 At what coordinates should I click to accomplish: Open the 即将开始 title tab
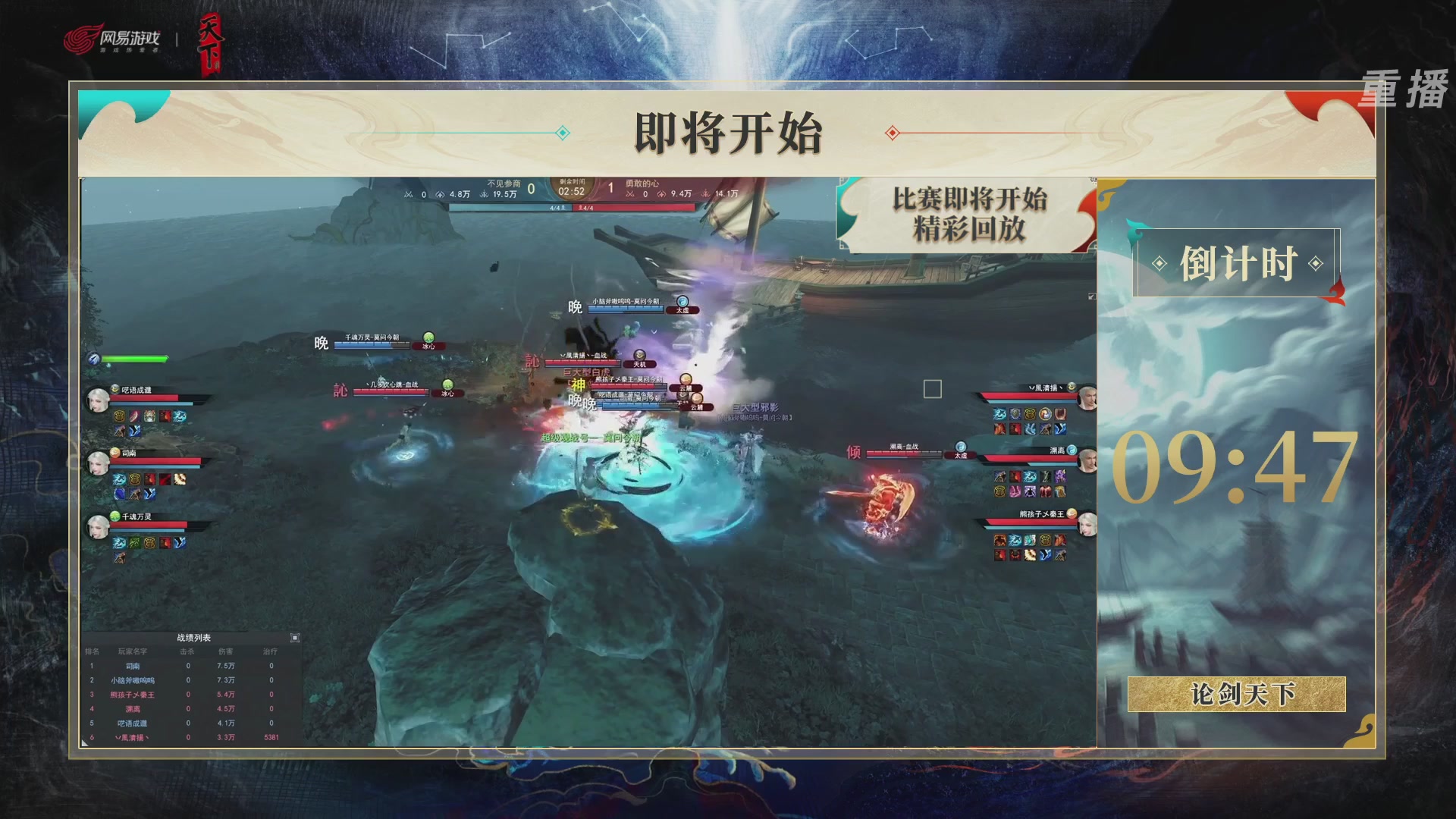[728, 131]
